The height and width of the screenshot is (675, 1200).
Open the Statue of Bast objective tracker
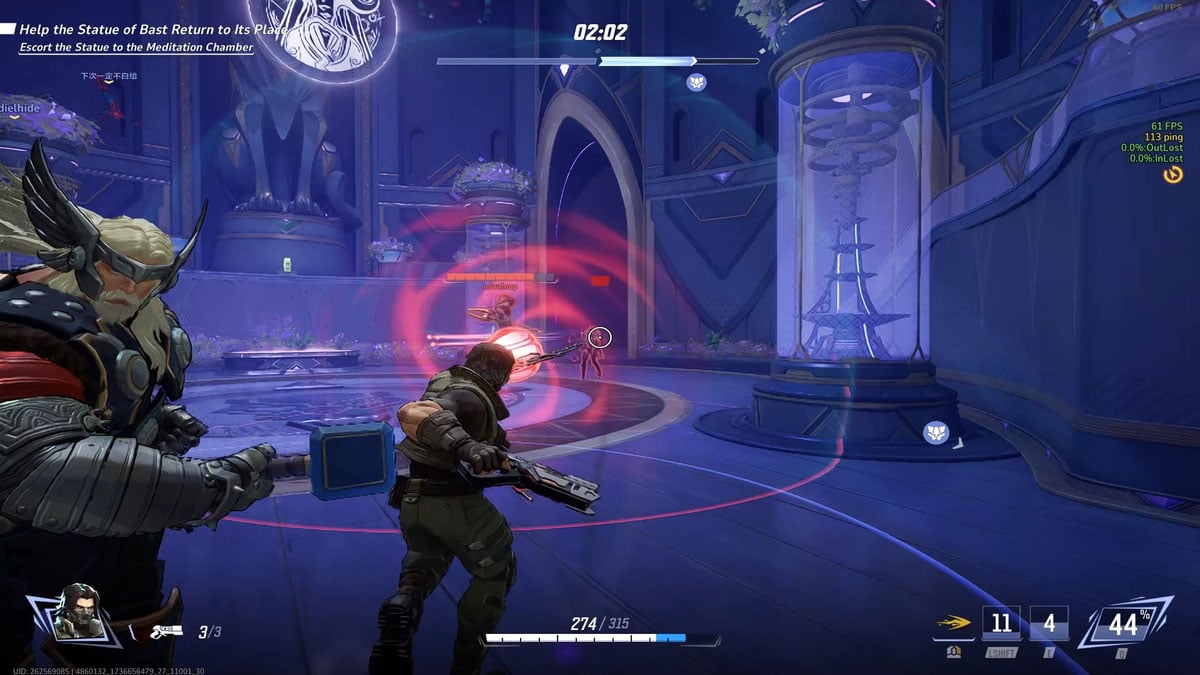[x=149, y=30]
